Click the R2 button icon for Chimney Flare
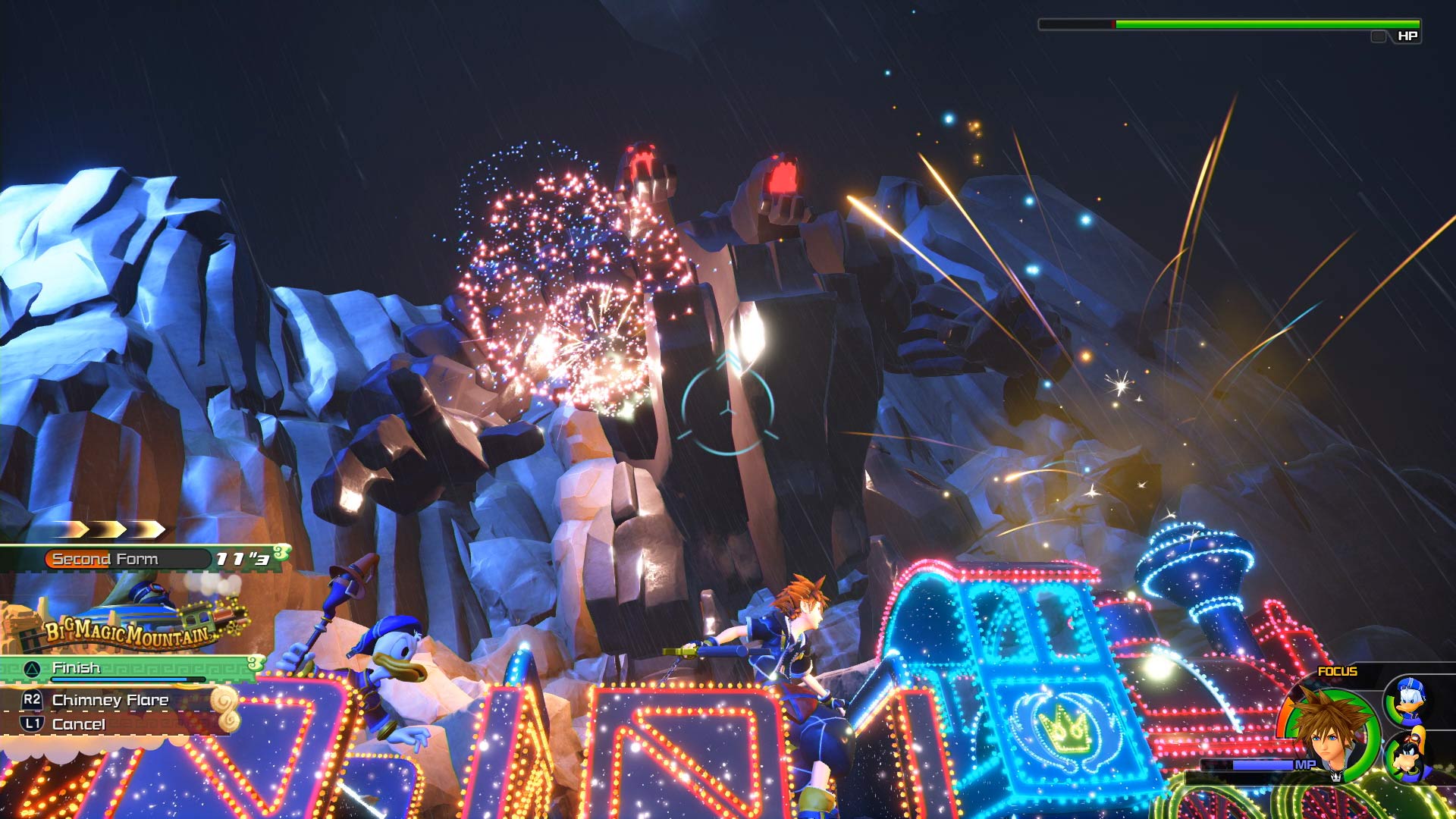This screenshot has height=819, width=1456. coord(33,699)
